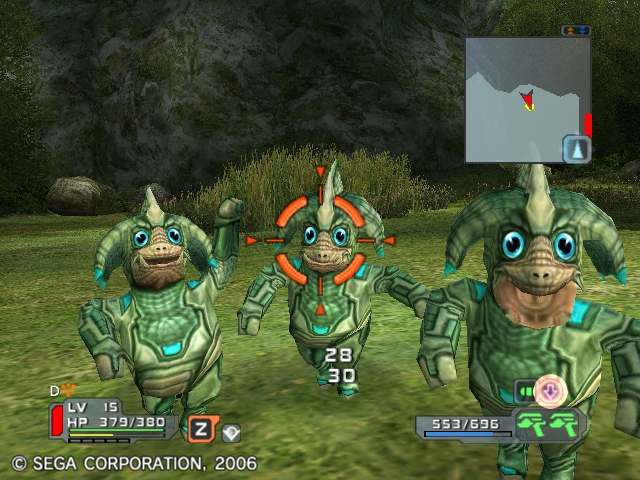Select the green battery icon by weapon palette
640x480 pixels.
pos(524,390)
